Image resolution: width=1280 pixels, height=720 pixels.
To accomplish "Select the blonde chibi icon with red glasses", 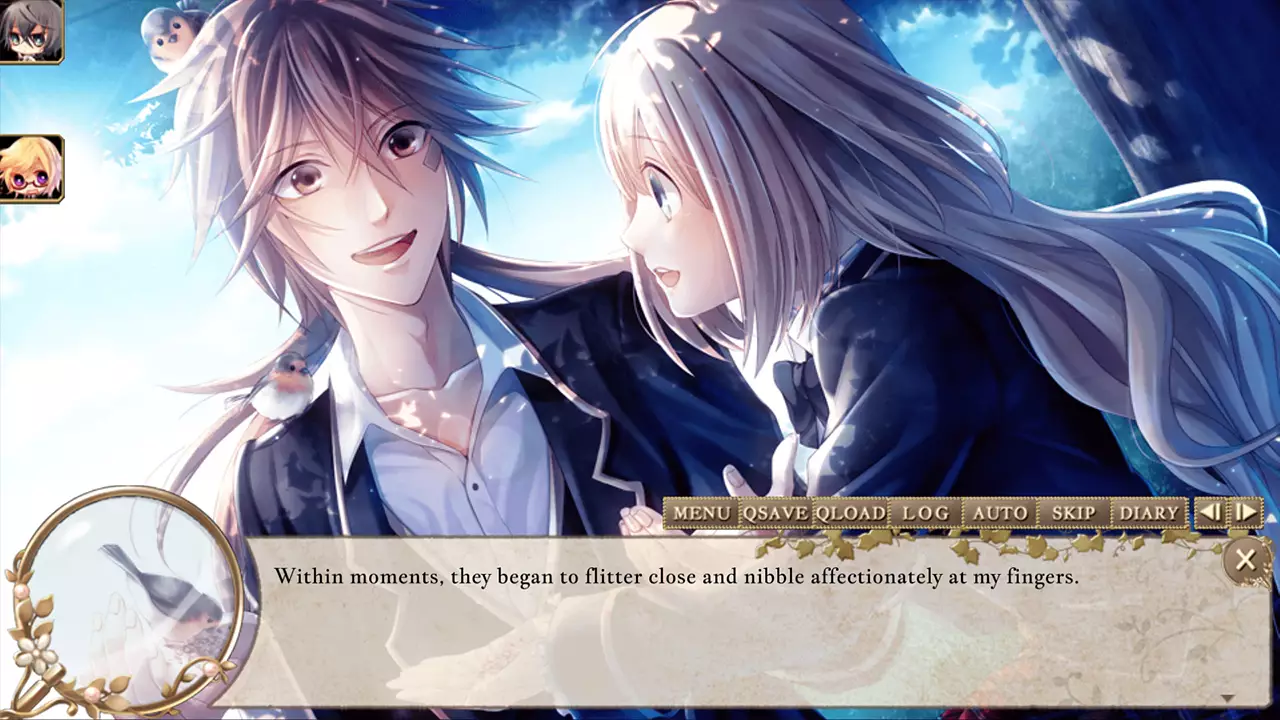I will tap(32, 167).
